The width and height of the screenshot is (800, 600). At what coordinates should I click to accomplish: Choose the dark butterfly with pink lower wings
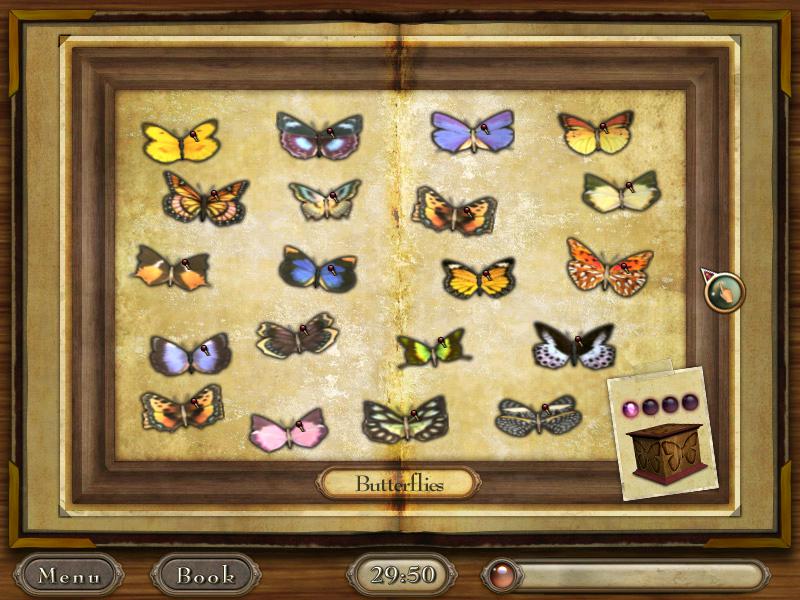319,137
